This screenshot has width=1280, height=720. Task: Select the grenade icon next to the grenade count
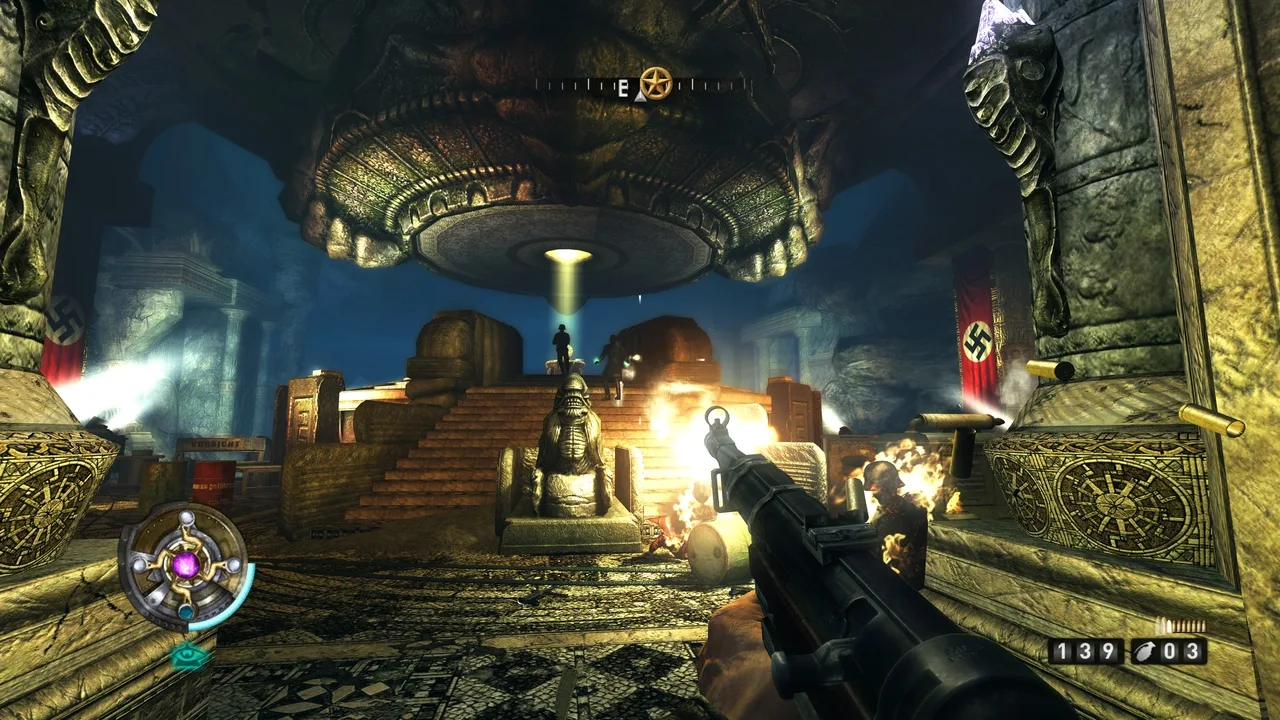(1145, 652)
